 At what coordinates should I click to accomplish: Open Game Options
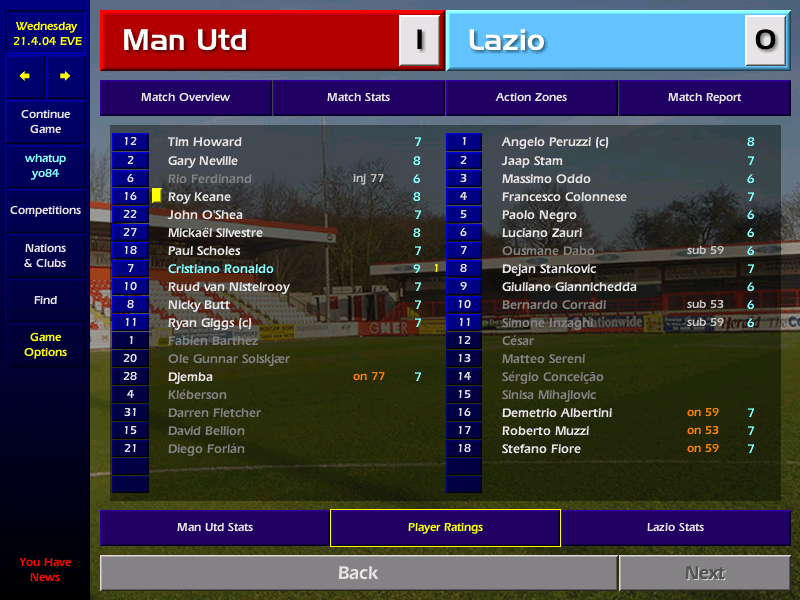coord(45,345)
